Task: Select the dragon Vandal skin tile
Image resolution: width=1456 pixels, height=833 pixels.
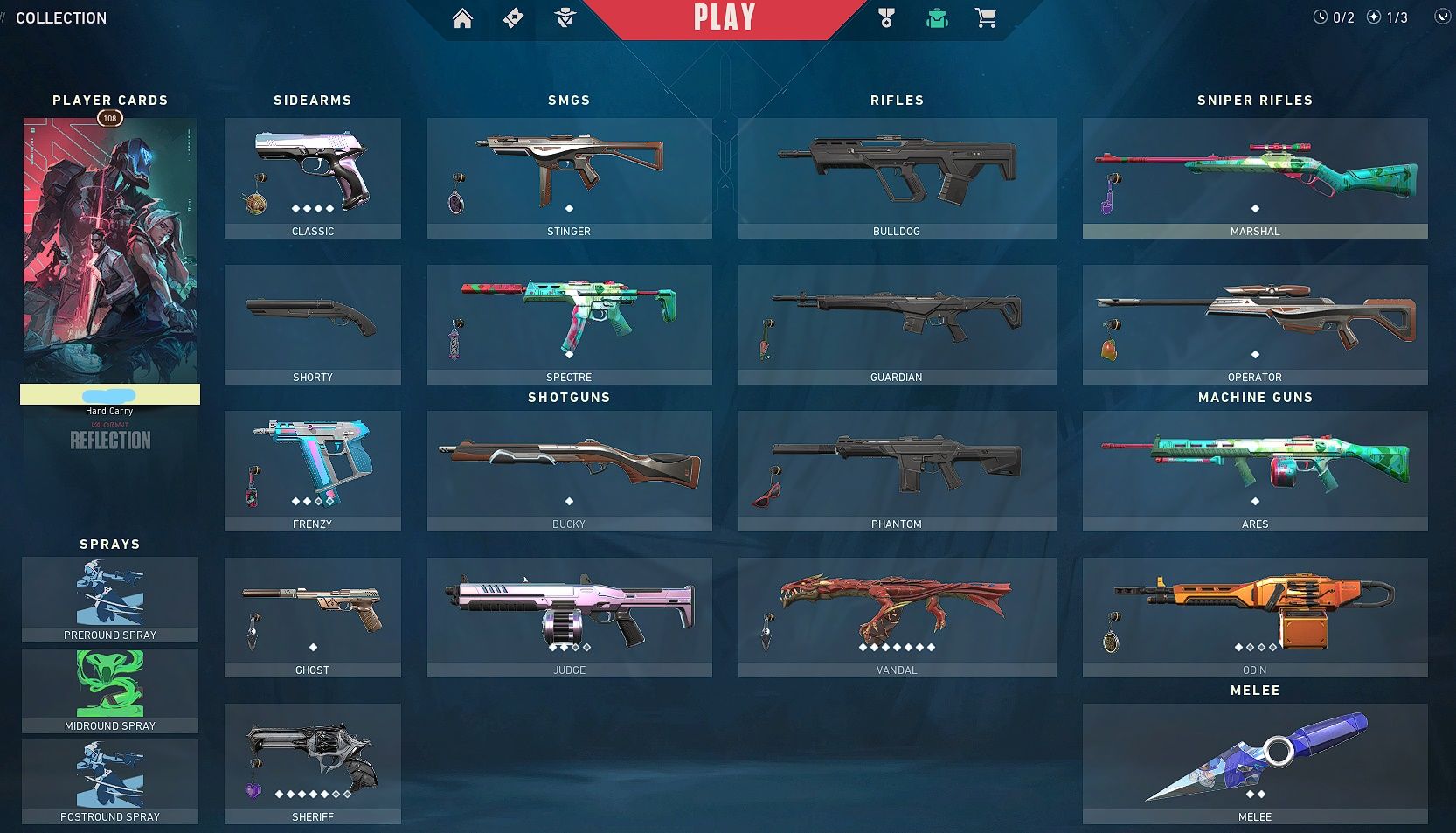Action: pos(897,616)
